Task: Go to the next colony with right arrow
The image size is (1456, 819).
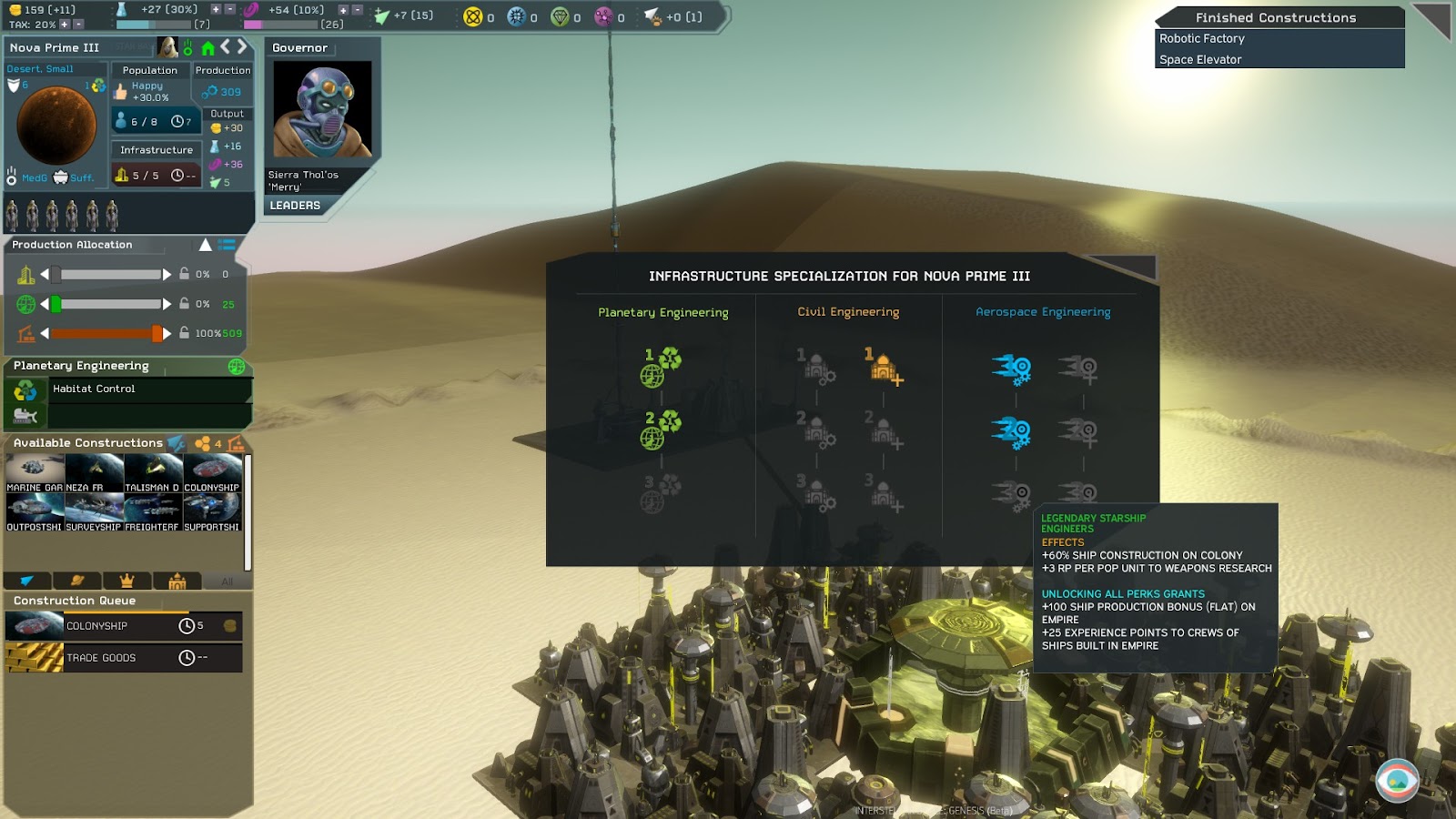Action: tap(242, 46)
